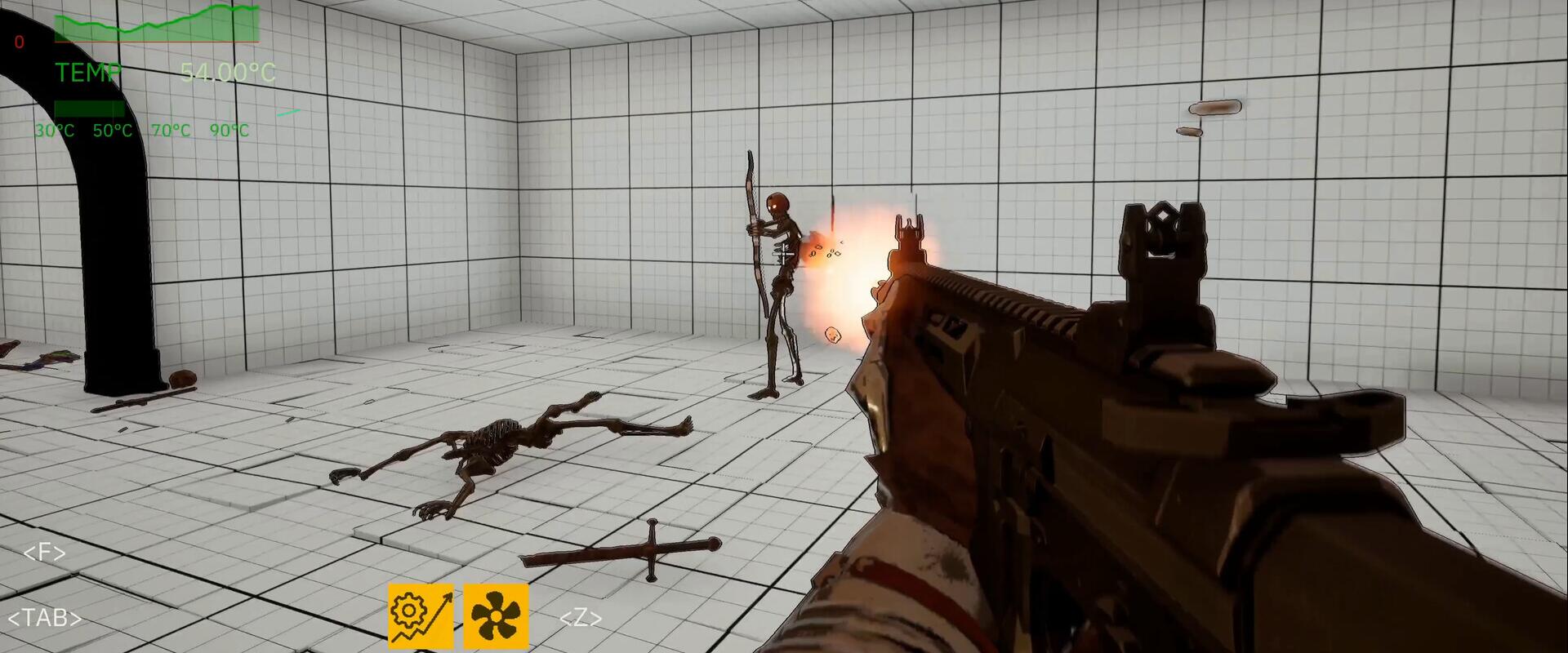Click the red ammo counter showing 0
The height and width of the screenshot is (653, 1568).
pyautogui.click(x=18, y=43)
